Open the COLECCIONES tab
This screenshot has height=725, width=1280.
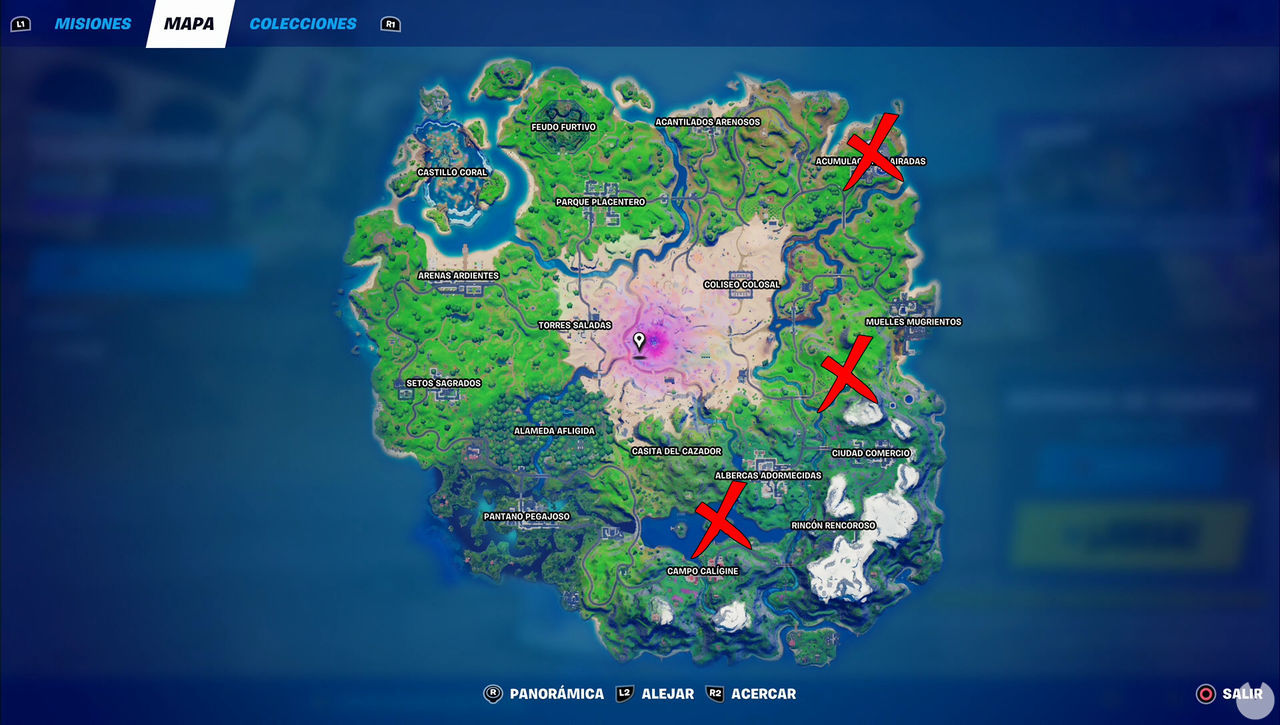point(303,23)
